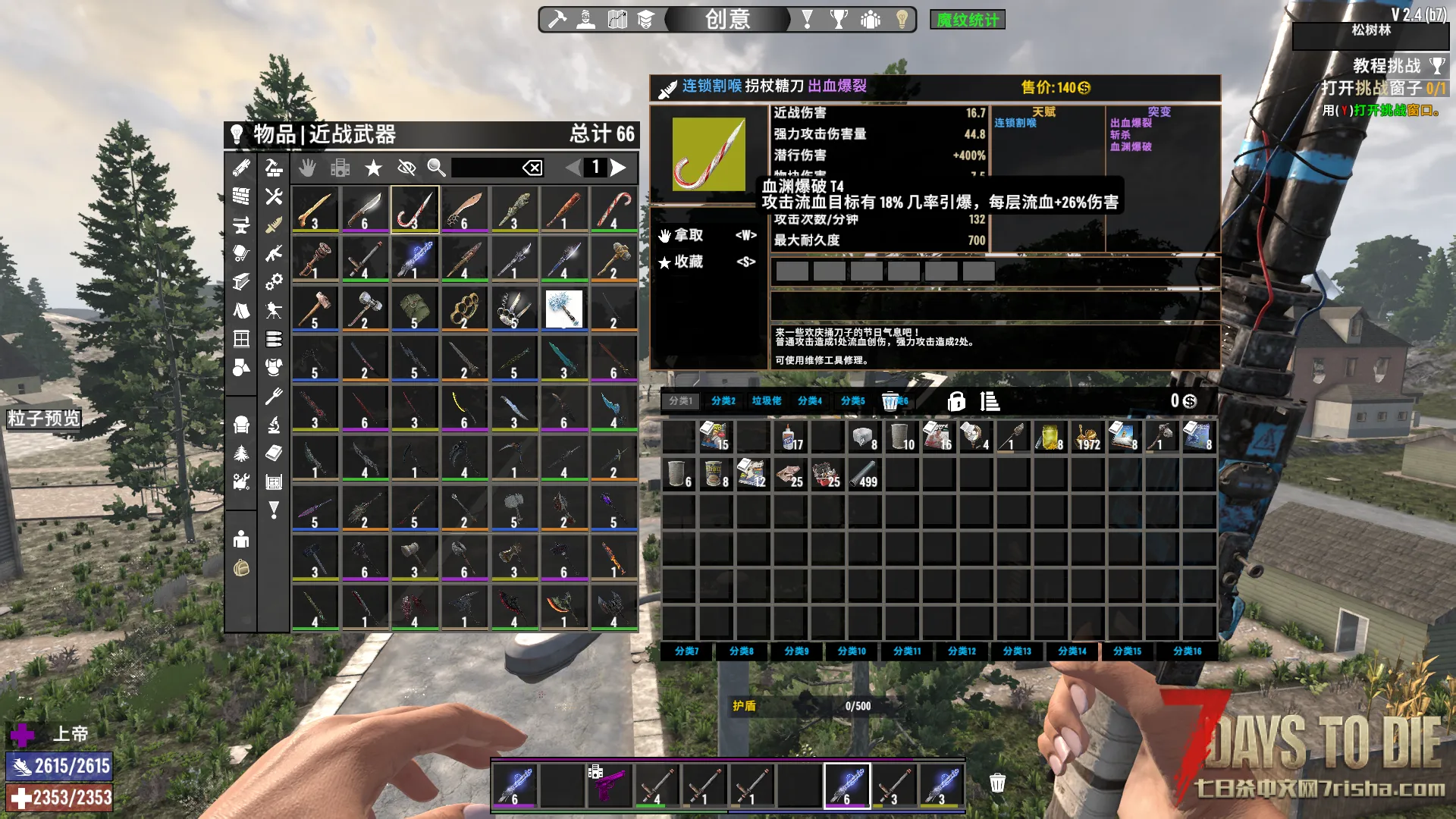The height and width of the screenshot is (819, 1456).
Task: Select the brass knuckles item slot
Action: pyautogui.click(x=464, y=309)
